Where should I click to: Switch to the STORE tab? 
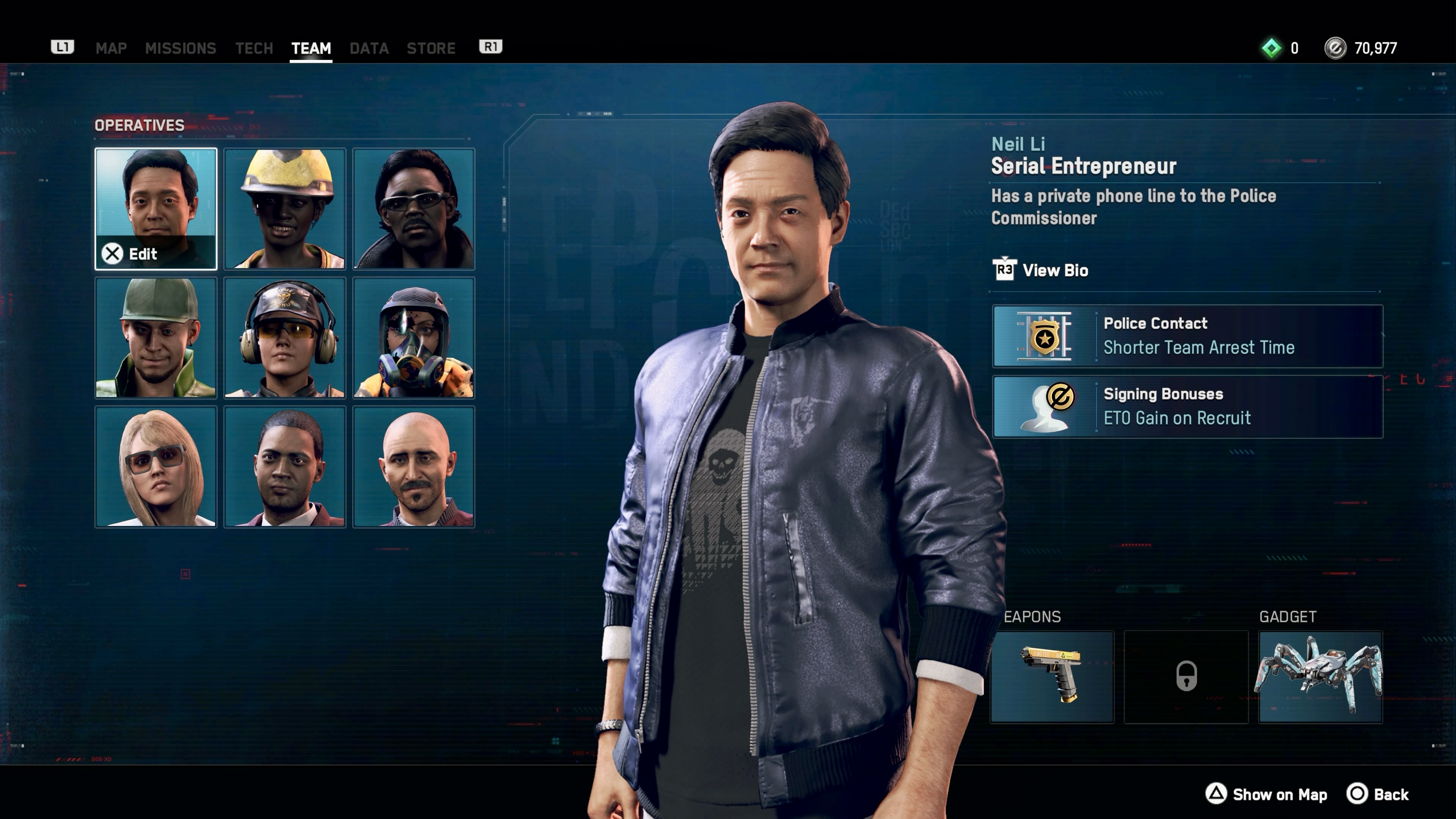tap(431, 48)
